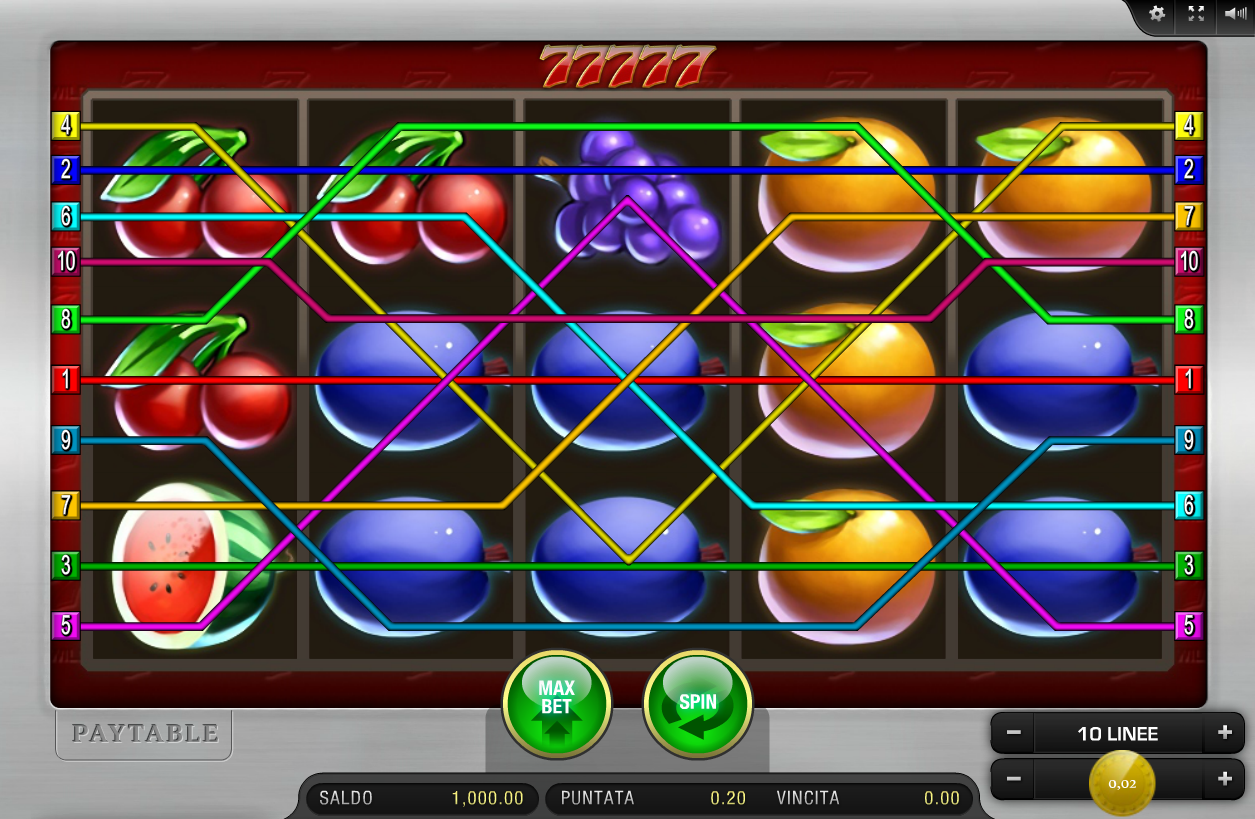Increase the number of lines with plus
Viewport: 1255px width, 819px height.
[1224, 733]
